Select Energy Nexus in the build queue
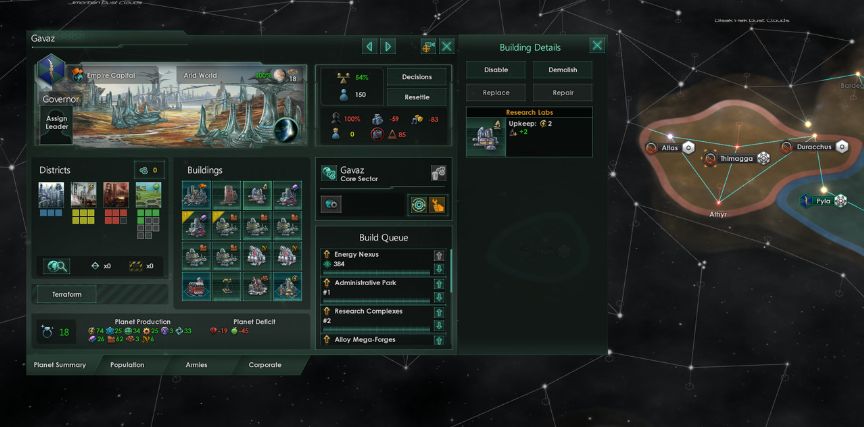Screen dimensions: 864x427 (377, 260)
